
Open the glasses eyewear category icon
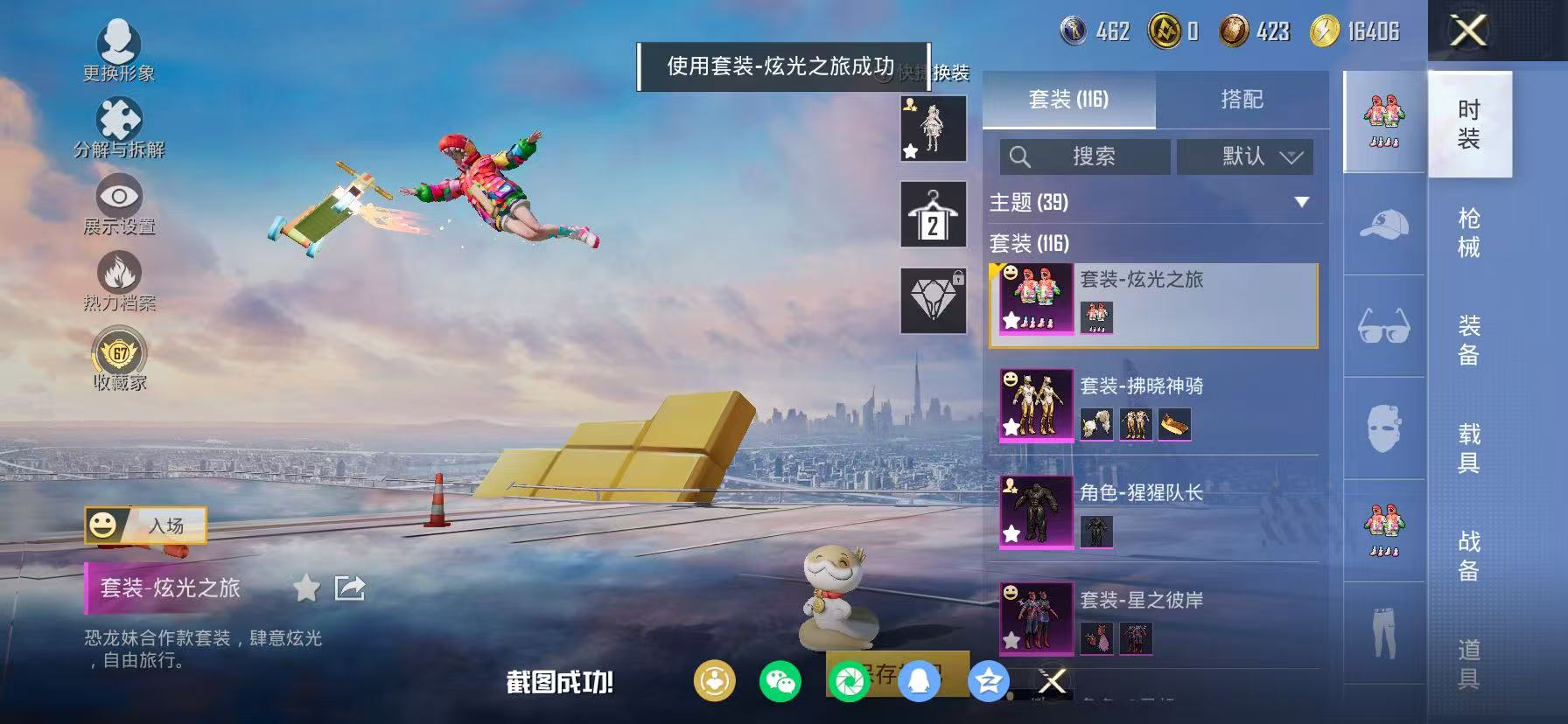pyautogui.click(x=1382, y=328)
